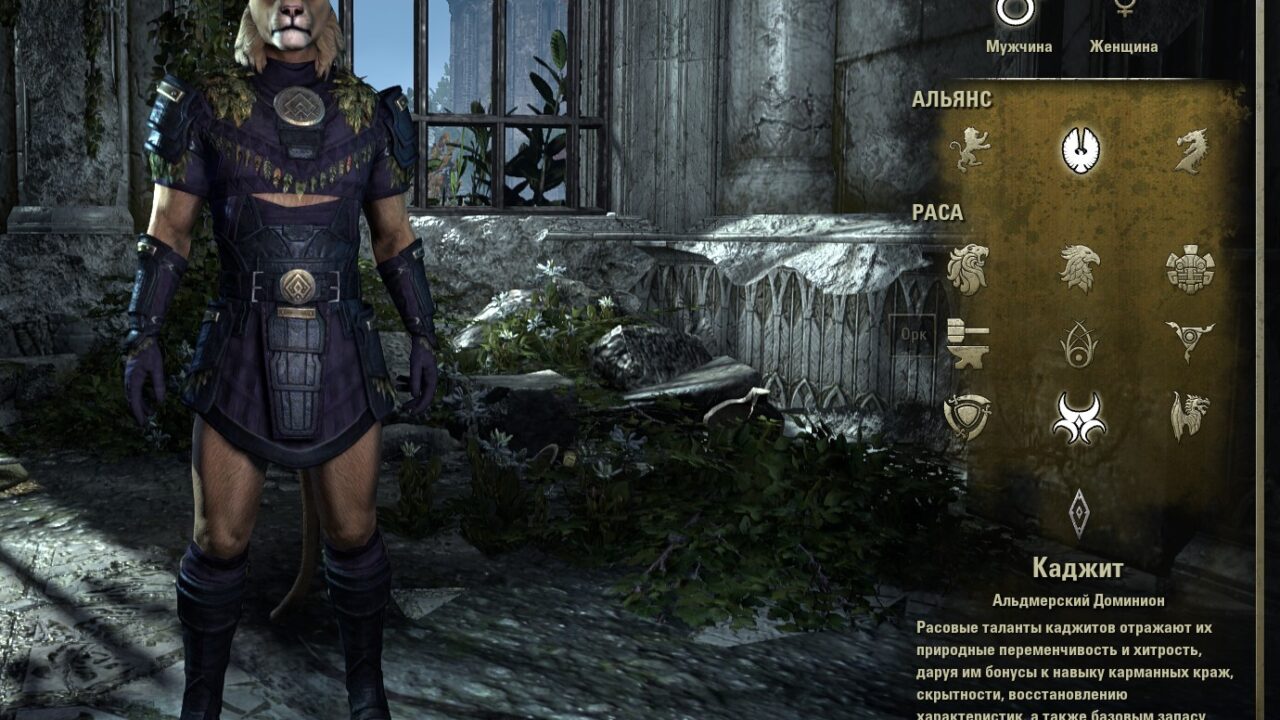Select the three-pointed Dark Elf race icon
Screen dimensions: 1280x720
pos(1190,343)
